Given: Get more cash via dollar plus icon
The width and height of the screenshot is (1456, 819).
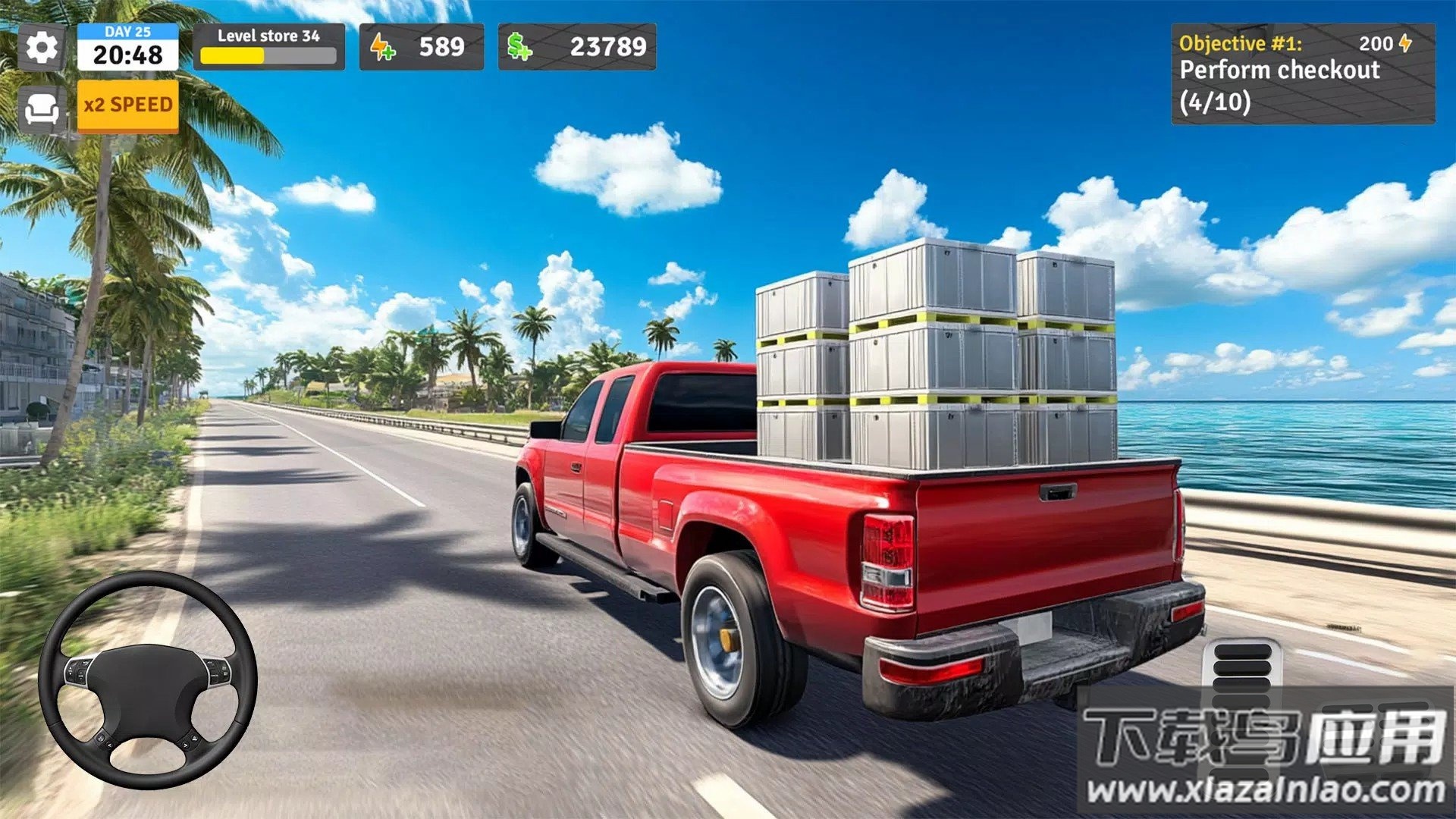Looking at the screenshot, I should click(519, 47).
